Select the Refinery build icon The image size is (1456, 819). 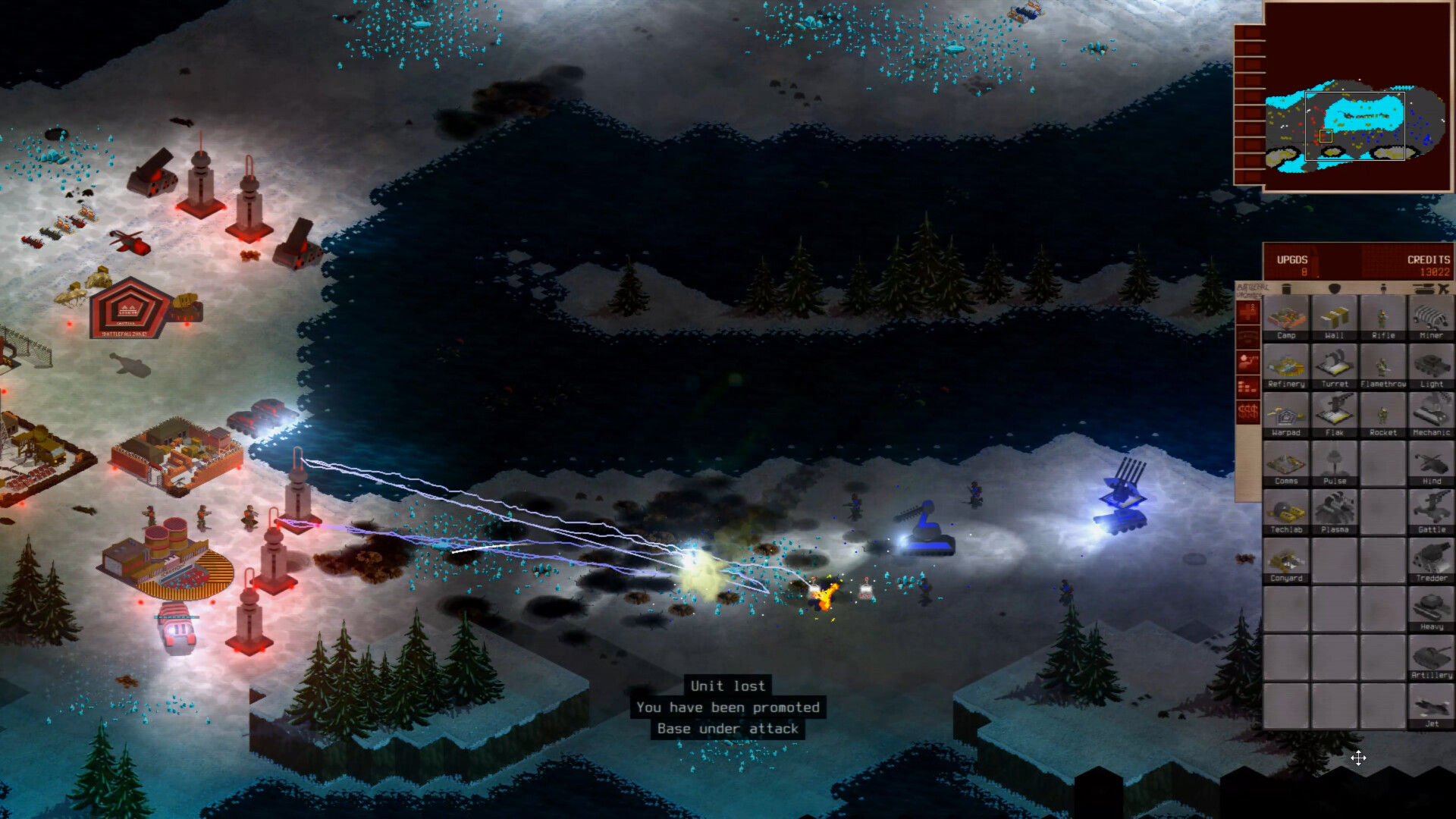[x=1287, y=366]
